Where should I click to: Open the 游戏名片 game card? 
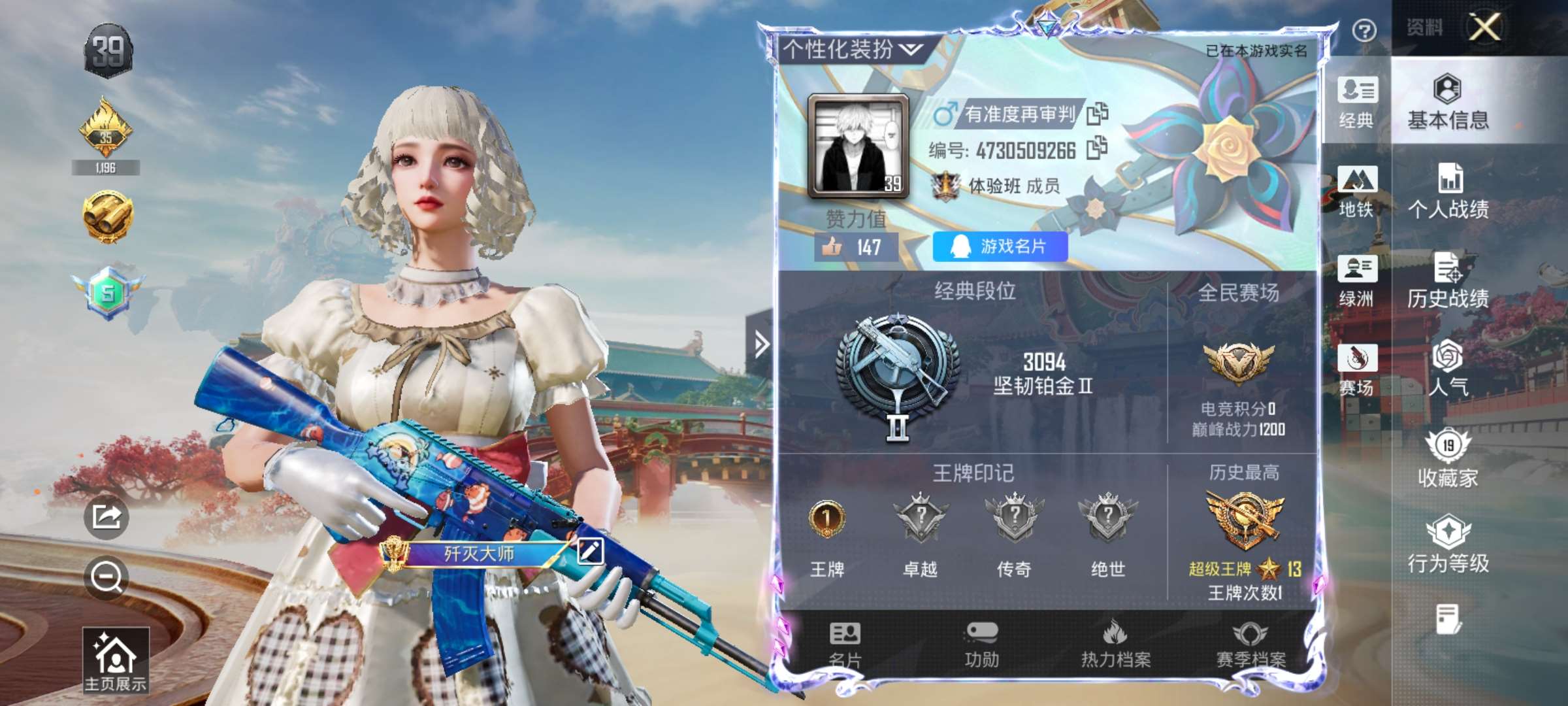(1000, 246)
